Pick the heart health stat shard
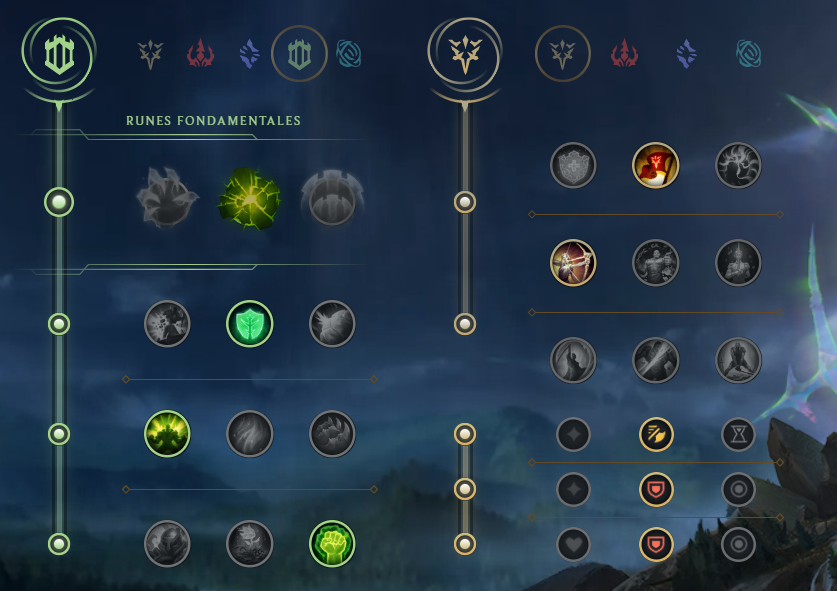The height and width of the screenshot is (591, 837). [x=573, y=544]
